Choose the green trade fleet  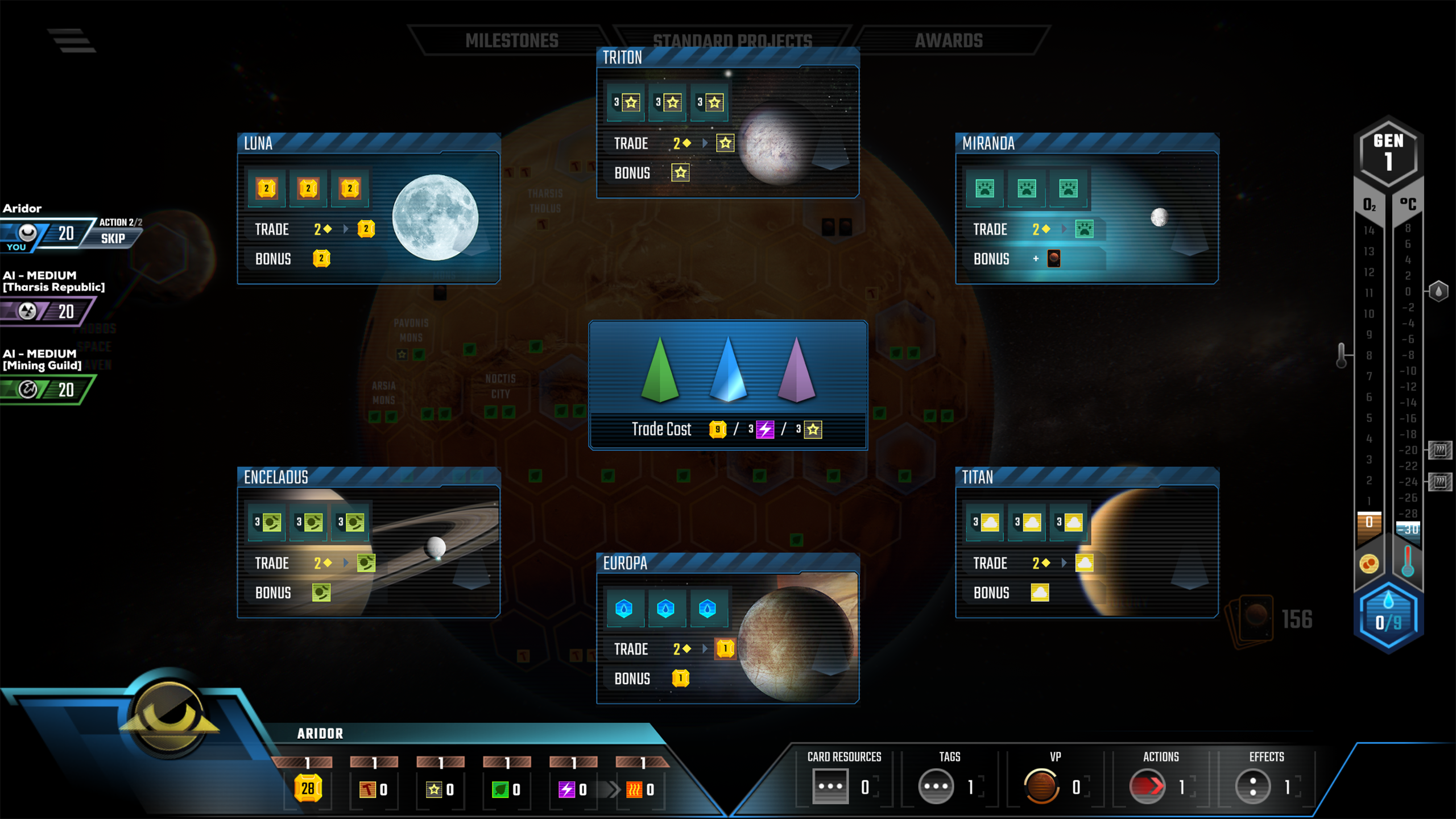(x=660, y=370)
